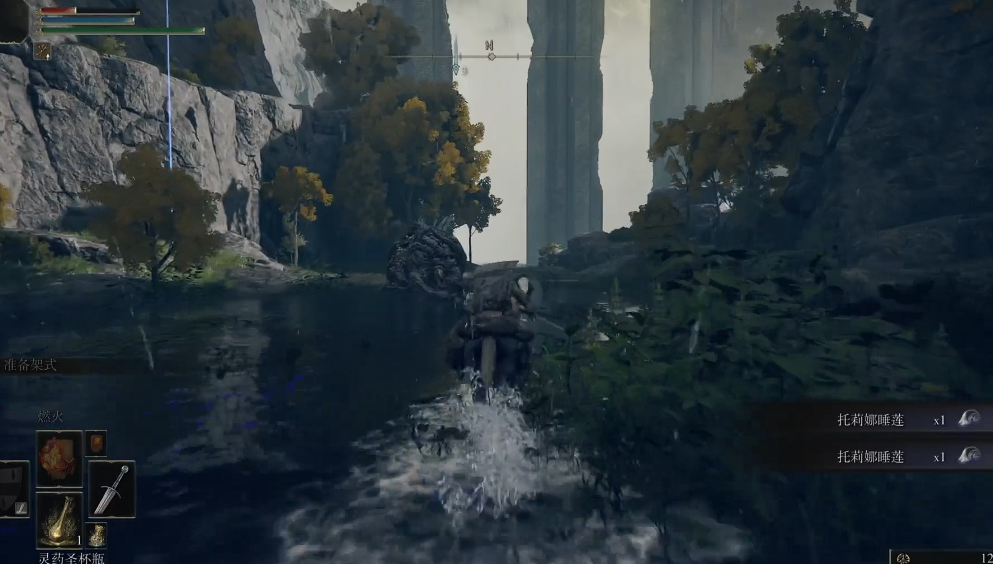The height and width of the screenshot is (564, 993).
Task: Click the active buff status icon
Action: tap(43, 50)
